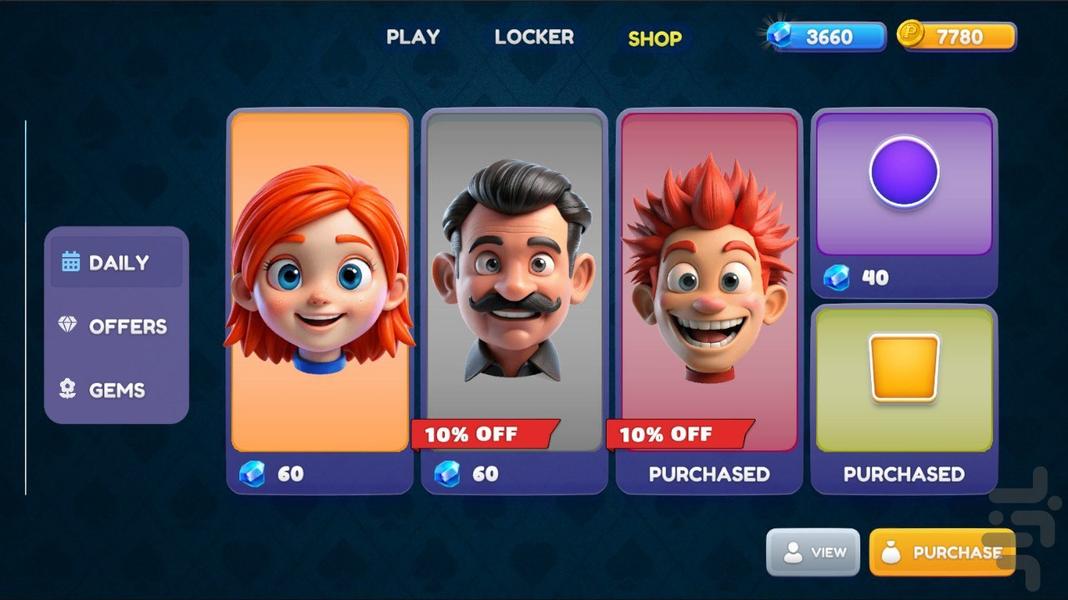The width and height of the screenshot is (1068, 600).
Task: Show the DAILY shop category
Action: (117, 262)
